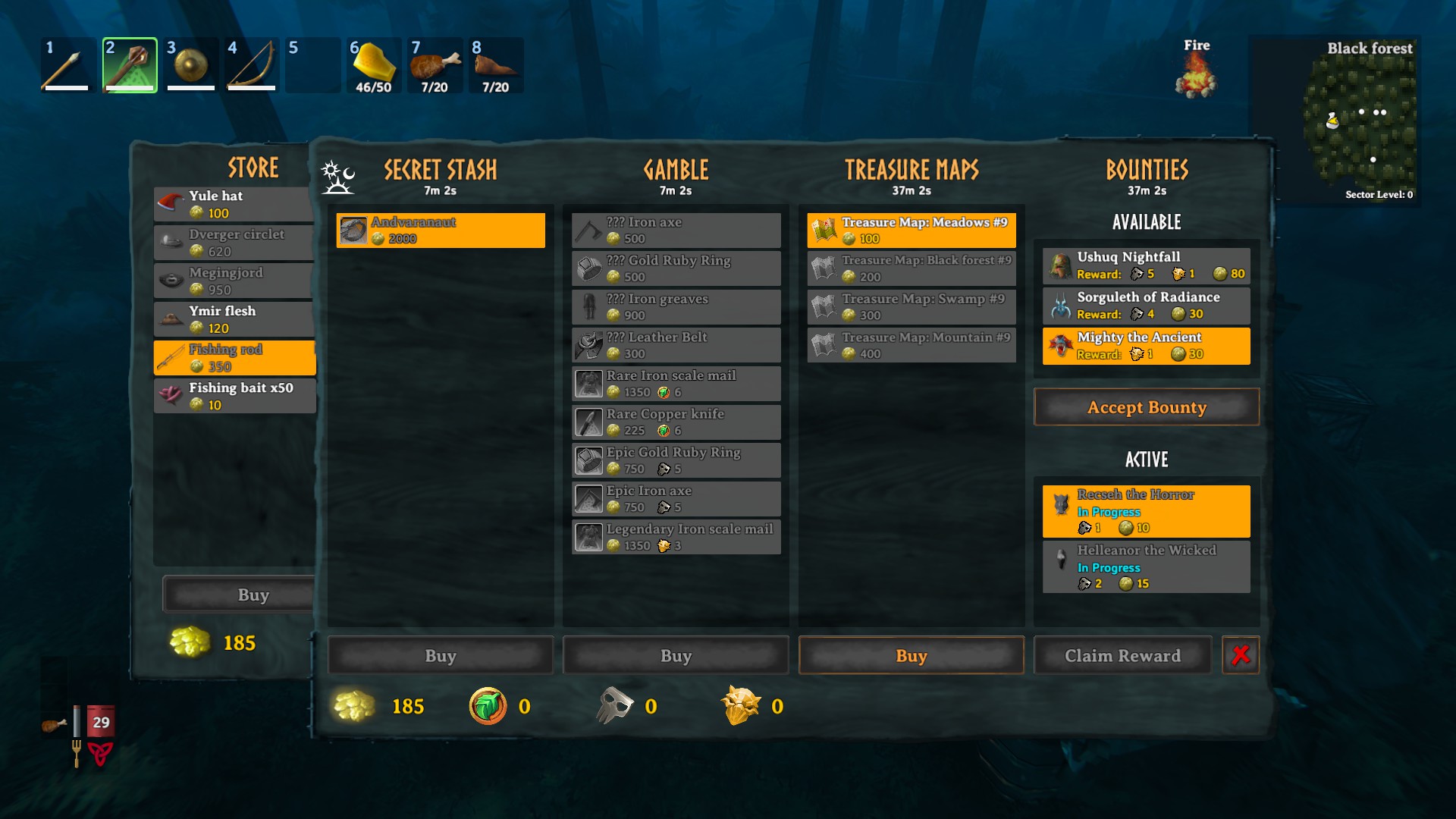Select the Sorguleth of Radiance bounty

tap(1145, 305)
